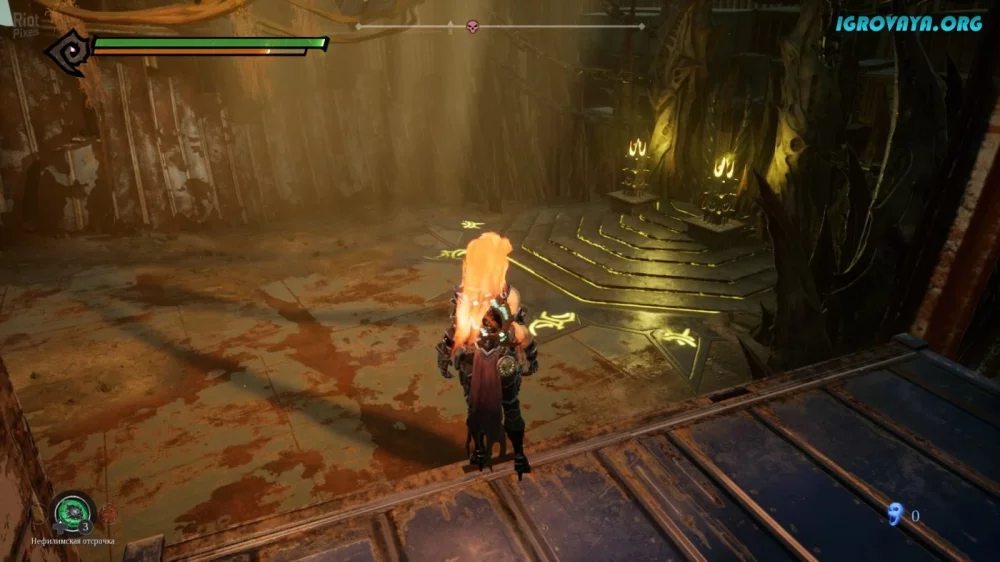
Task: Select the faded red item slot
Action: (x=108, y=514)
